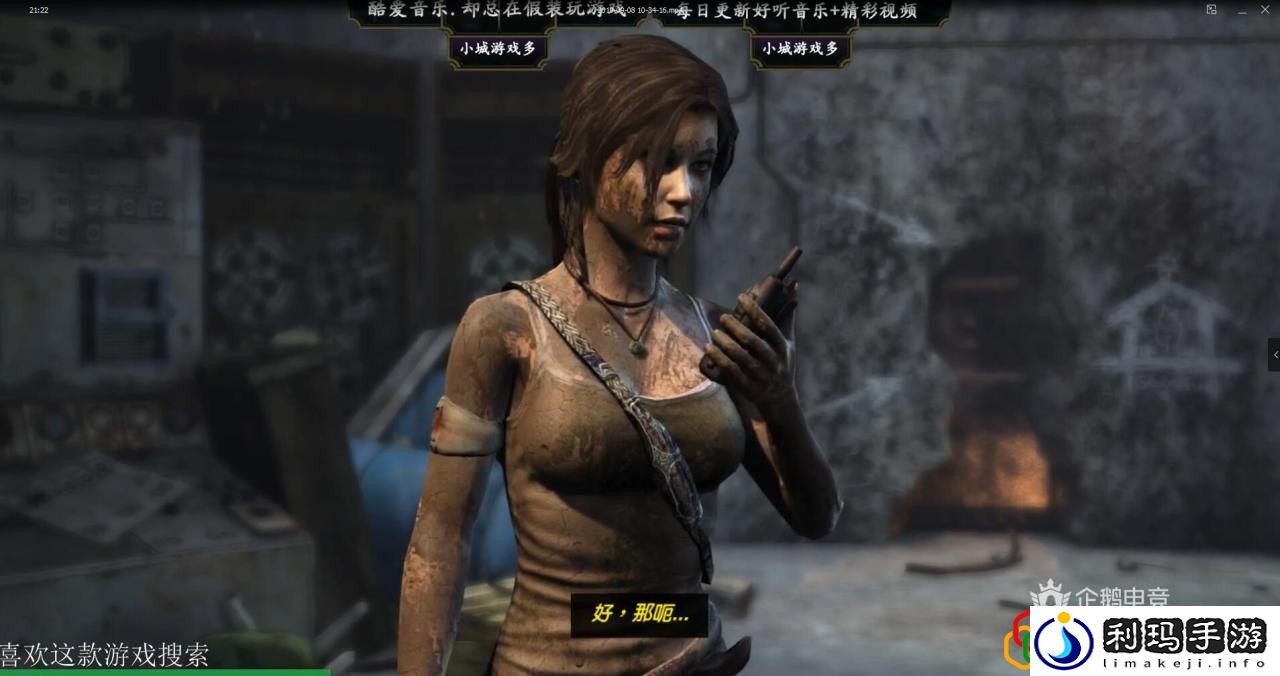The width and height of the screenshot is (1280, 676).
Task: Close the video player window
Action: coord(1264,10)
